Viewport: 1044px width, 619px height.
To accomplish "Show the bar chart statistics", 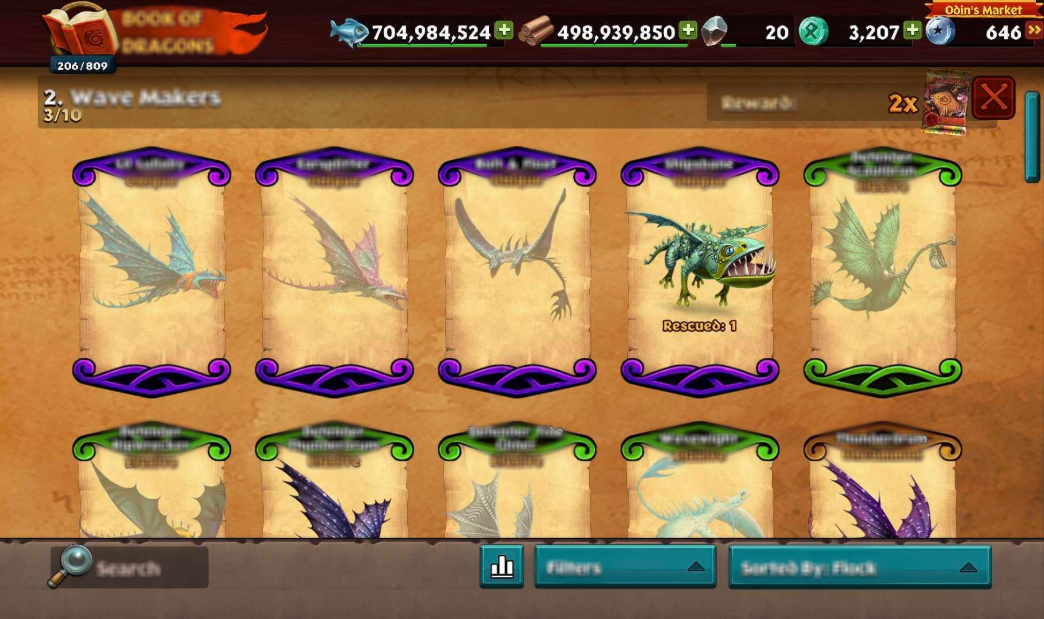I will point(502,567).
